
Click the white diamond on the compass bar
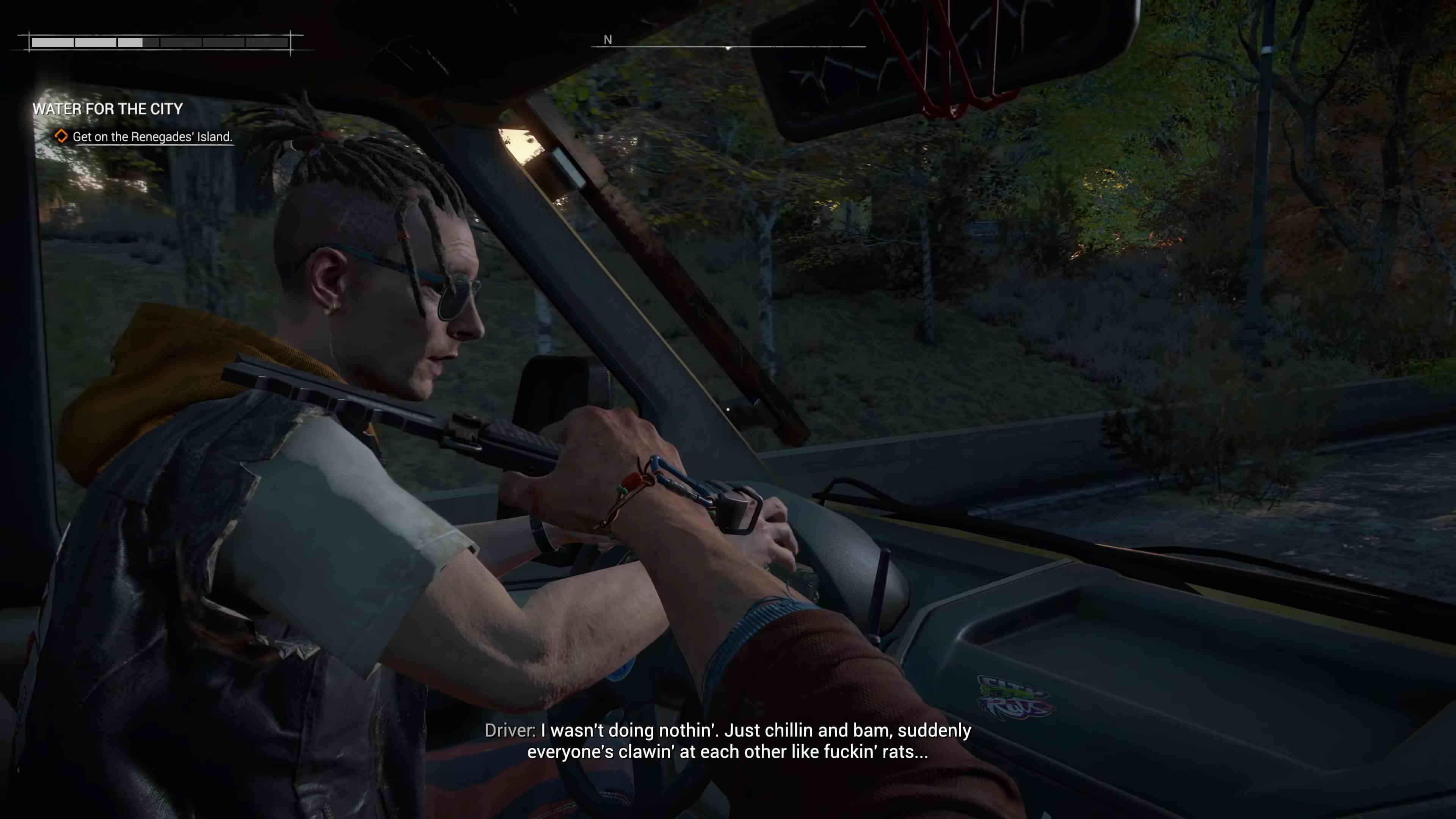tap(728, 48)
